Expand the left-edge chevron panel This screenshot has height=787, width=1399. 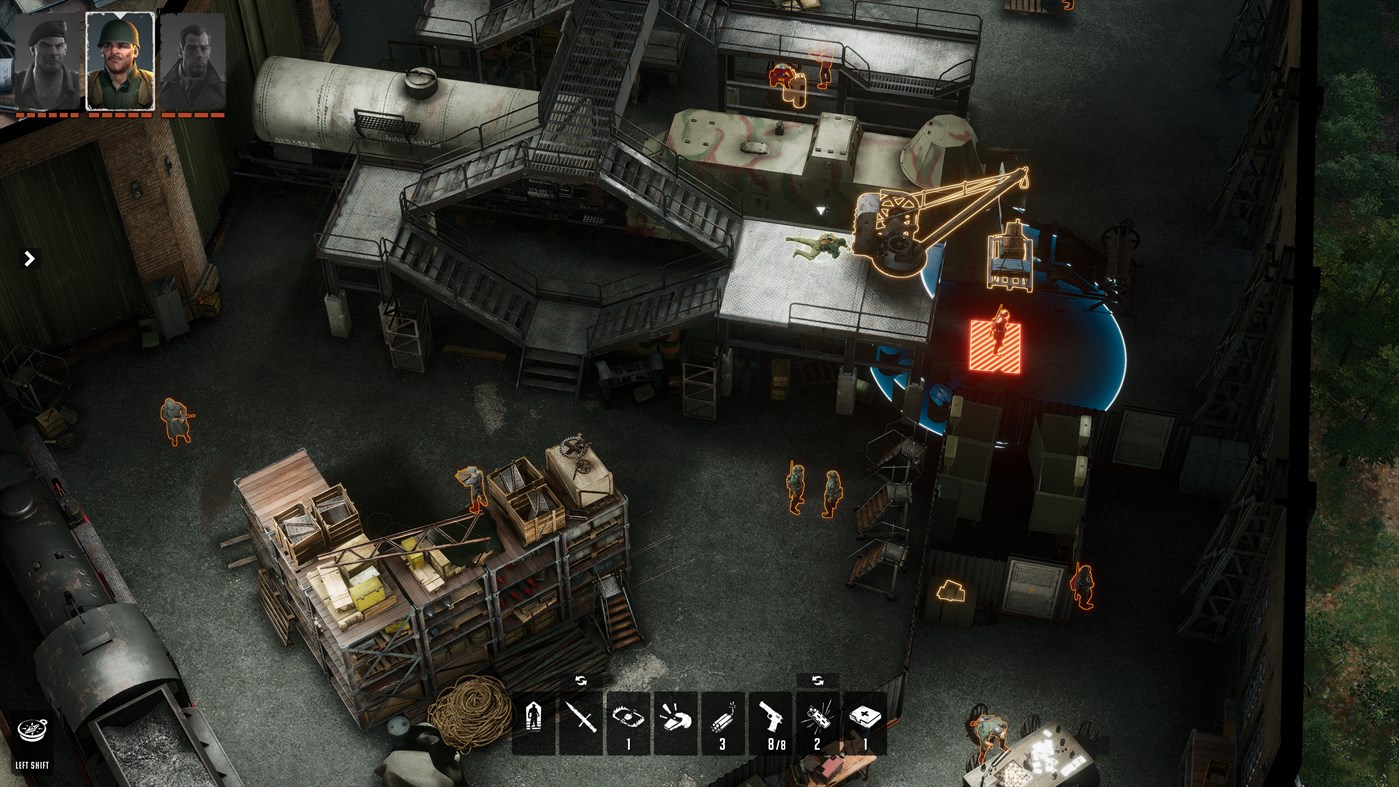(29, 258)
